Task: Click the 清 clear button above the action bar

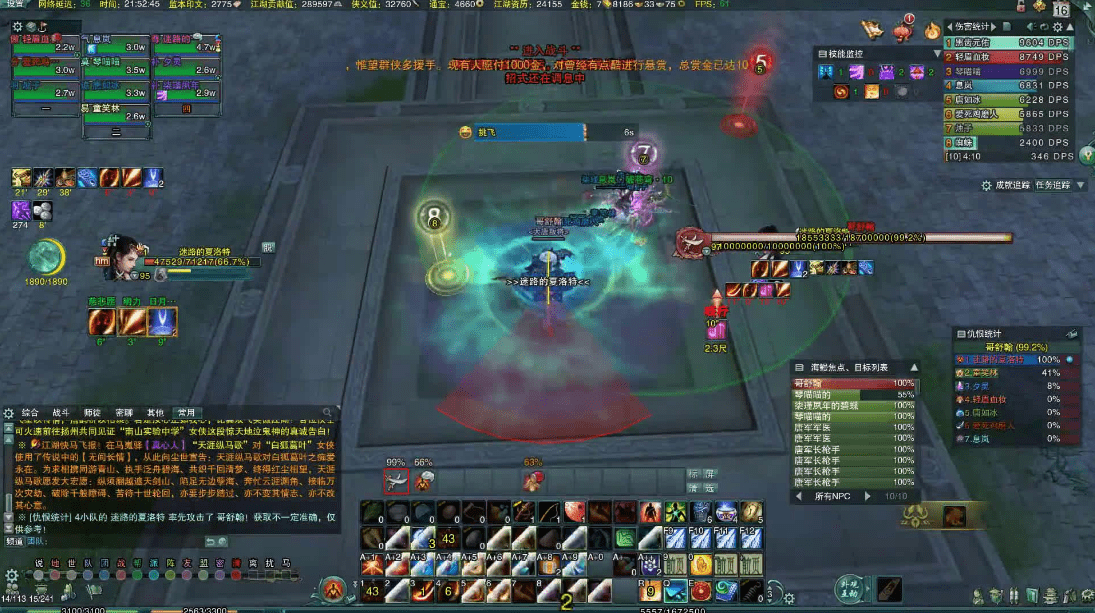Action: click(694, 488)
